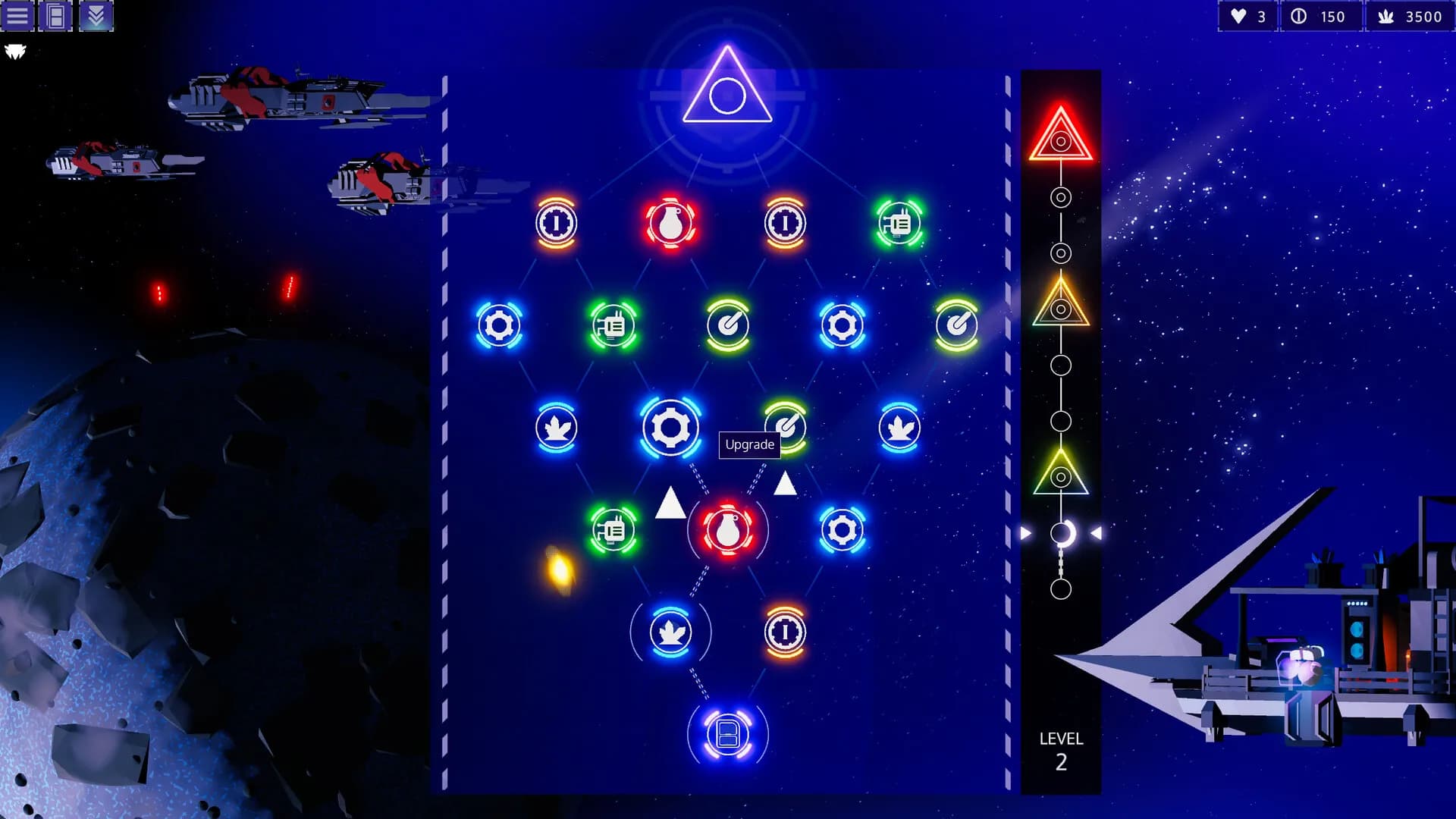Click the crescent current-level marker
Viewport: 1456px width, 819px height.
1062,534
